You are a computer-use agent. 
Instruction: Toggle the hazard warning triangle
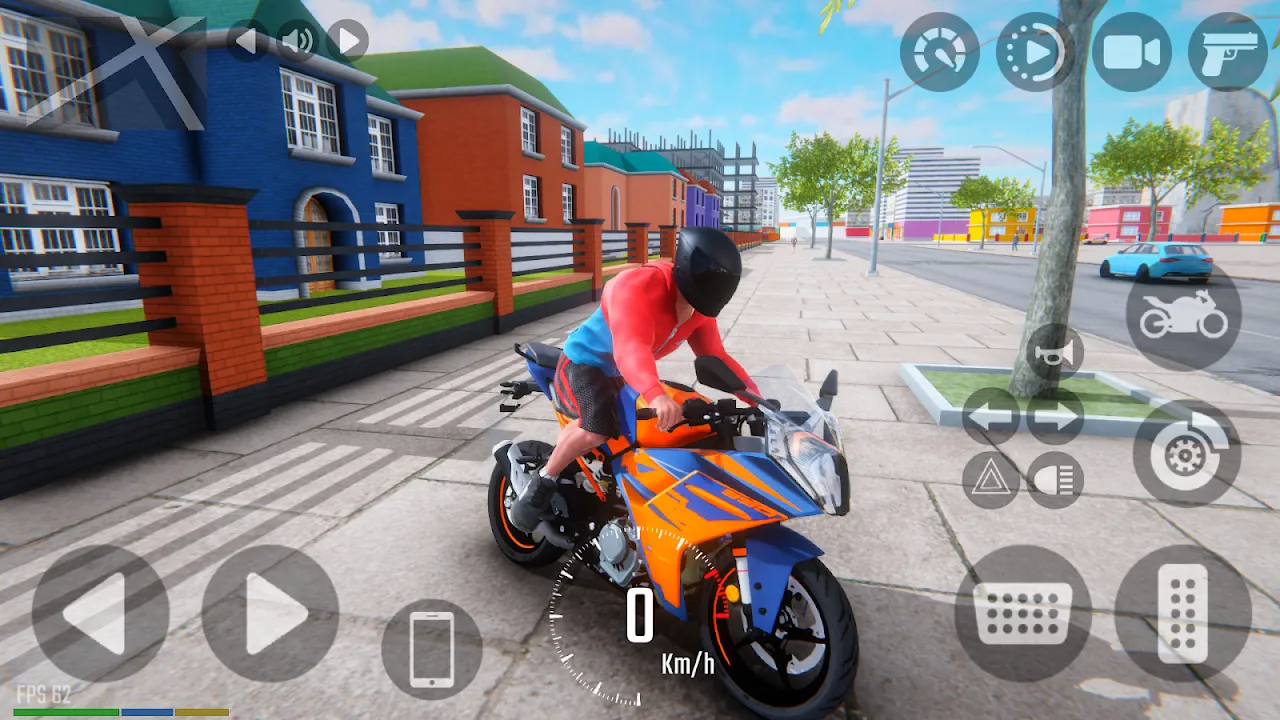(x=991, y=480)
